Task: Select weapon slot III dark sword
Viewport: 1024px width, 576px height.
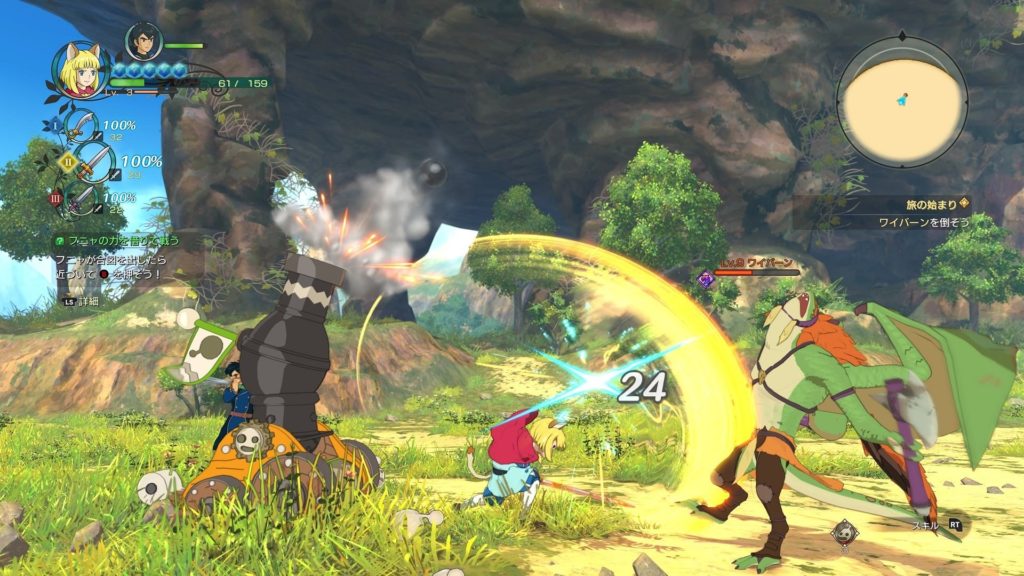Action: (x=82, y=196)
